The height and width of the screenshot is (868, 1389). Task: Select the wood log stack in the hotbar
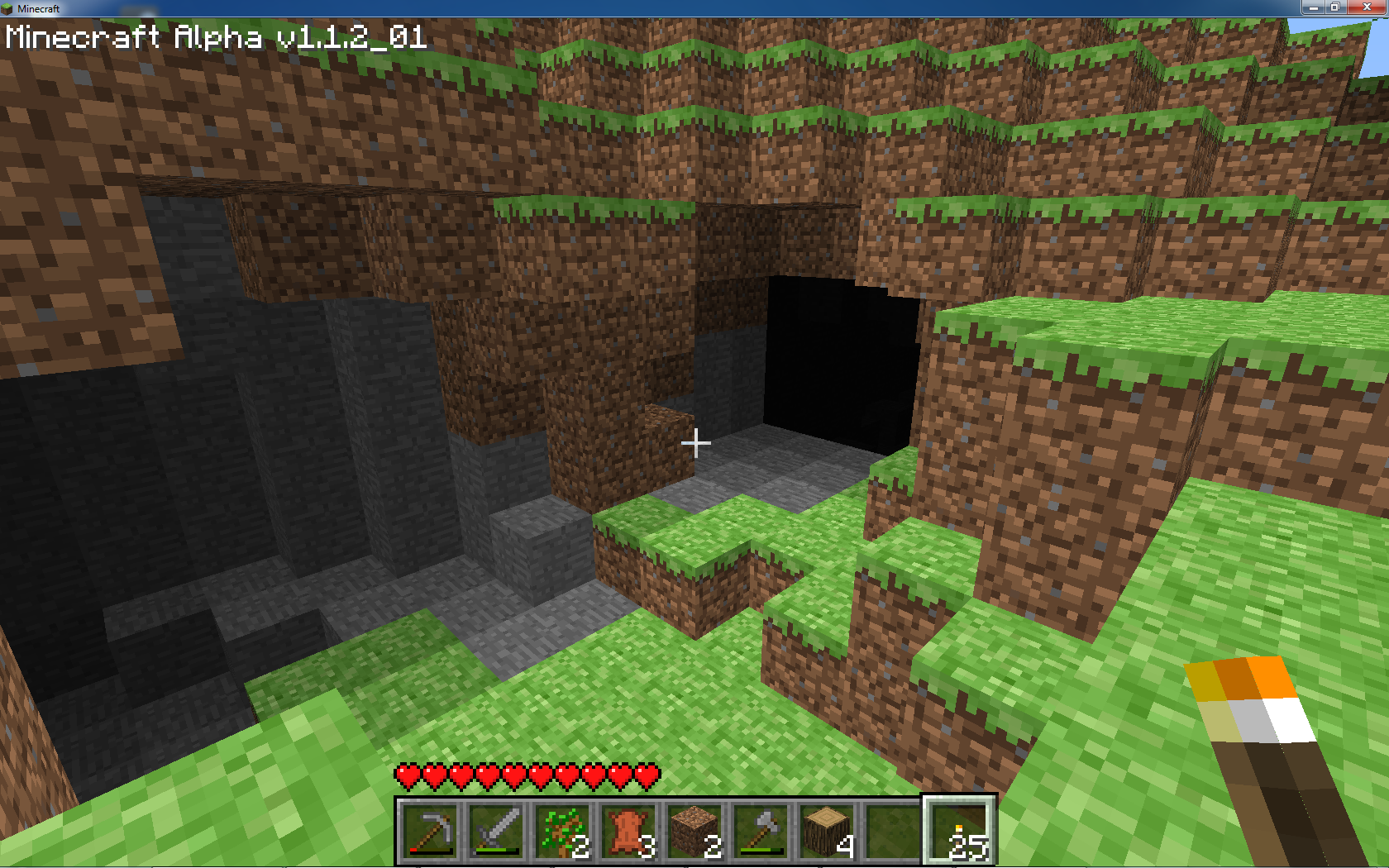click(x=825, y=831)
